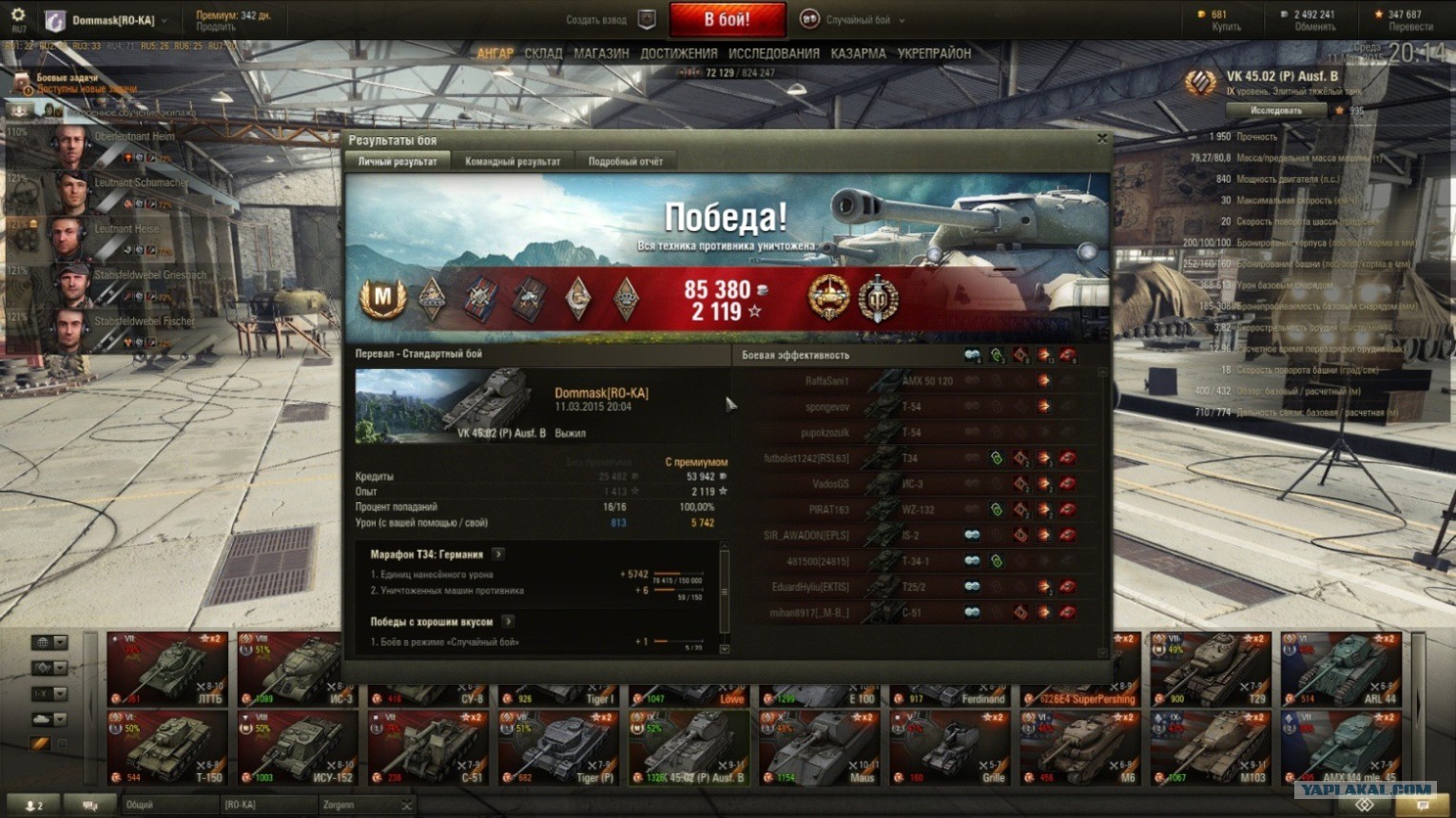This screenshot has height=818, width=1456.
Task: Start battle with the red В бой! button
Action: [x=727, y=19]
